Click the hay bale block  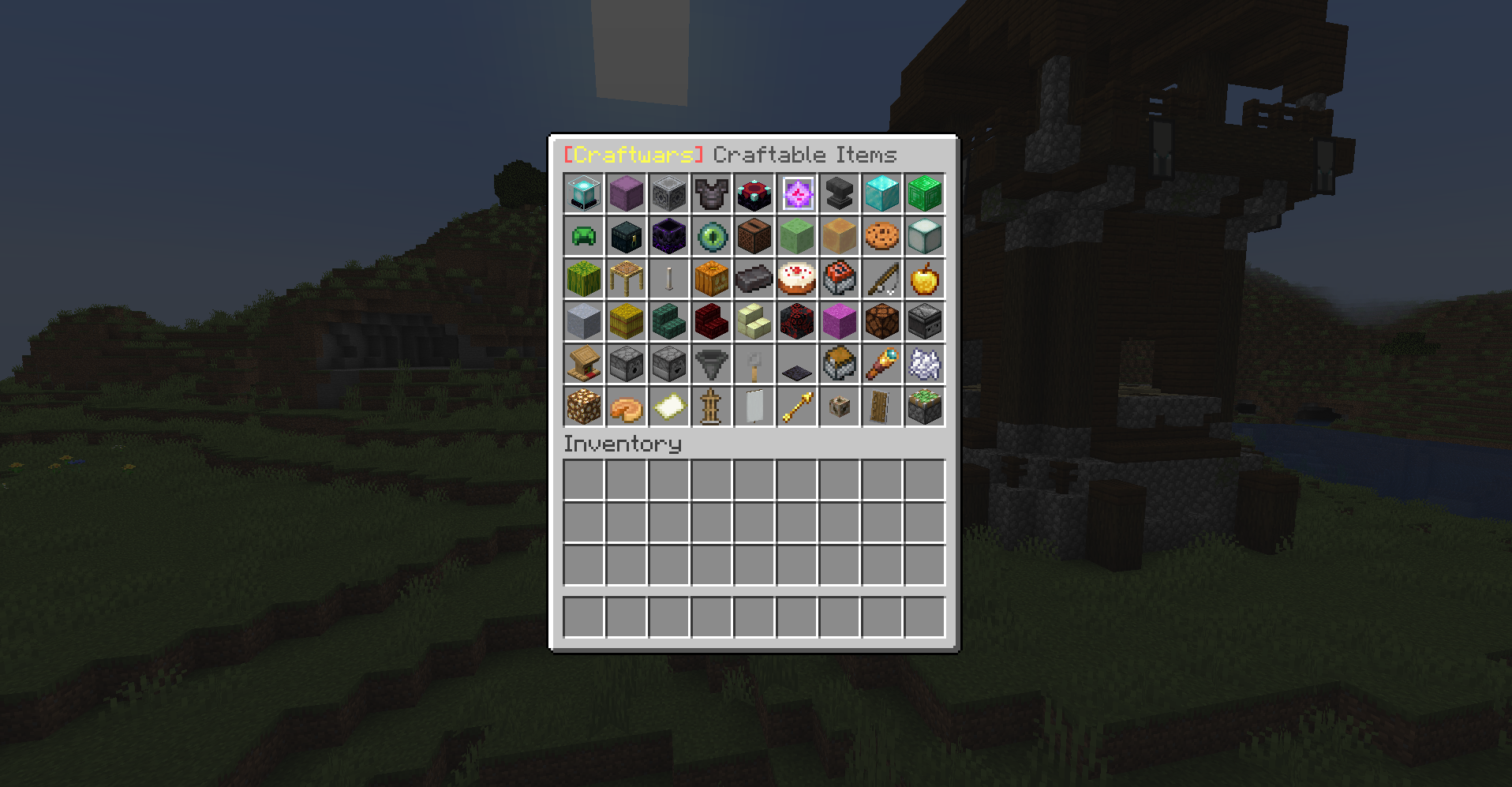pos(626,321)
